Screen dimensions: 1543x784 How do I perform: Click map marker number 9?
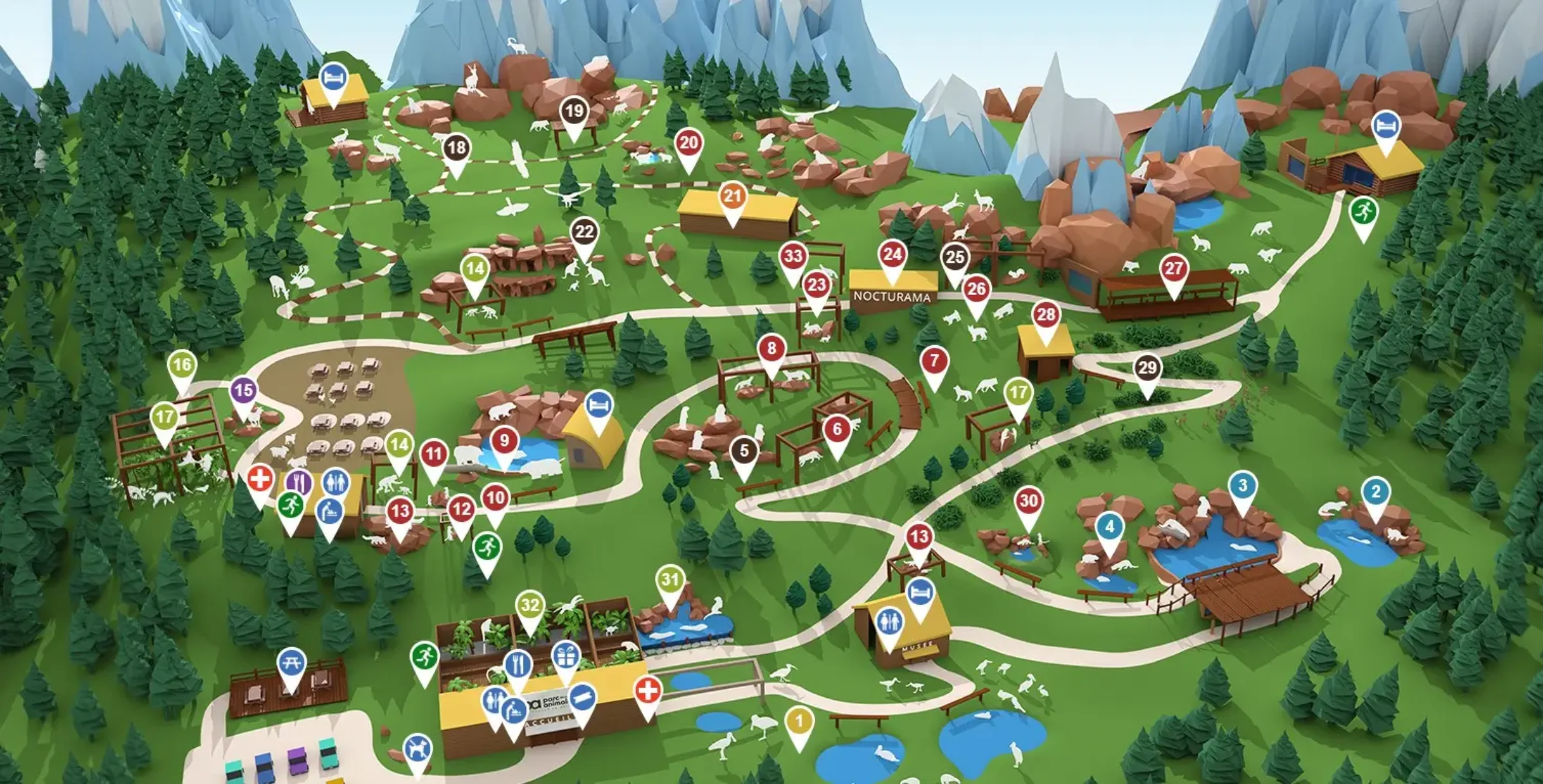coord(505,441)
